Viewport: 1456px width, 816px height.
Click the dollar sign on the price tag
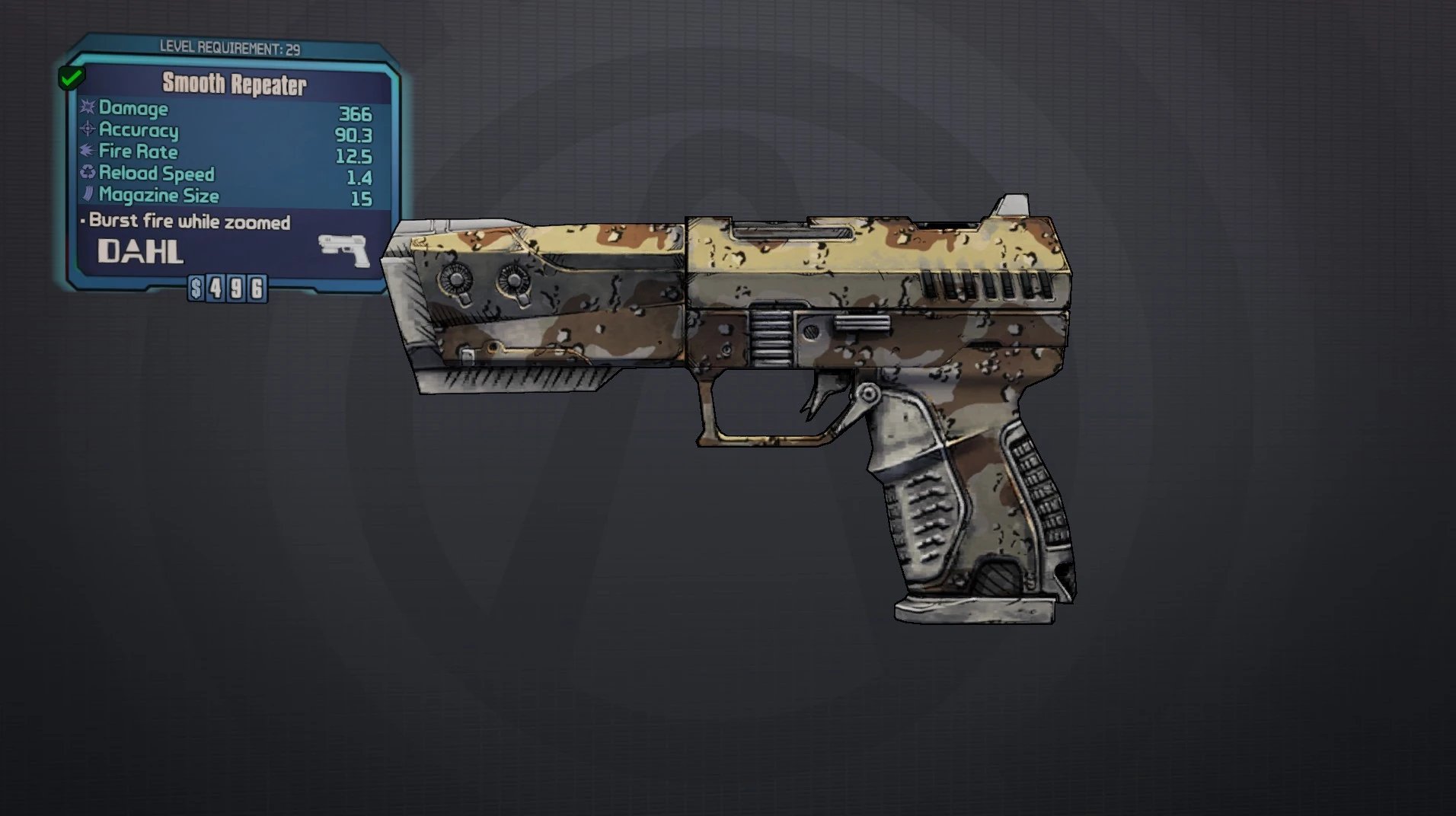(x=195, y=289)
